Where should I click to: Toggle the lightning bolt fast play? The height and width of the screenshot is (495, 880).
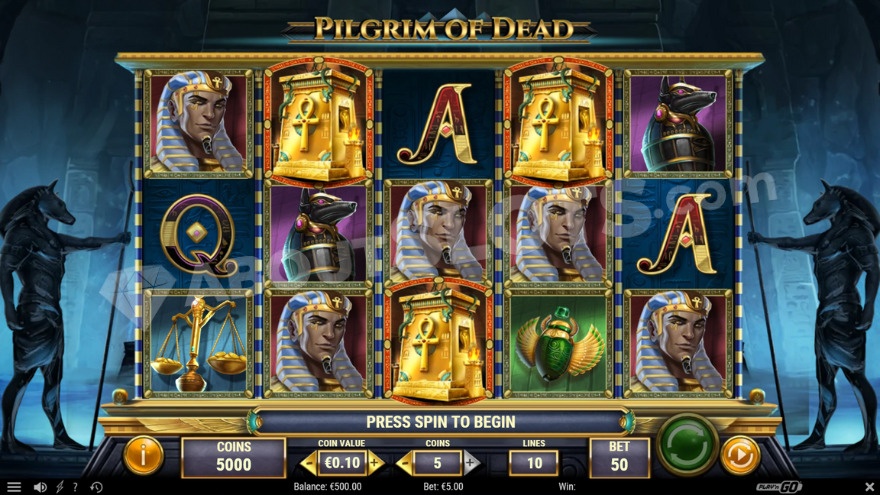(x=59, y=487)
